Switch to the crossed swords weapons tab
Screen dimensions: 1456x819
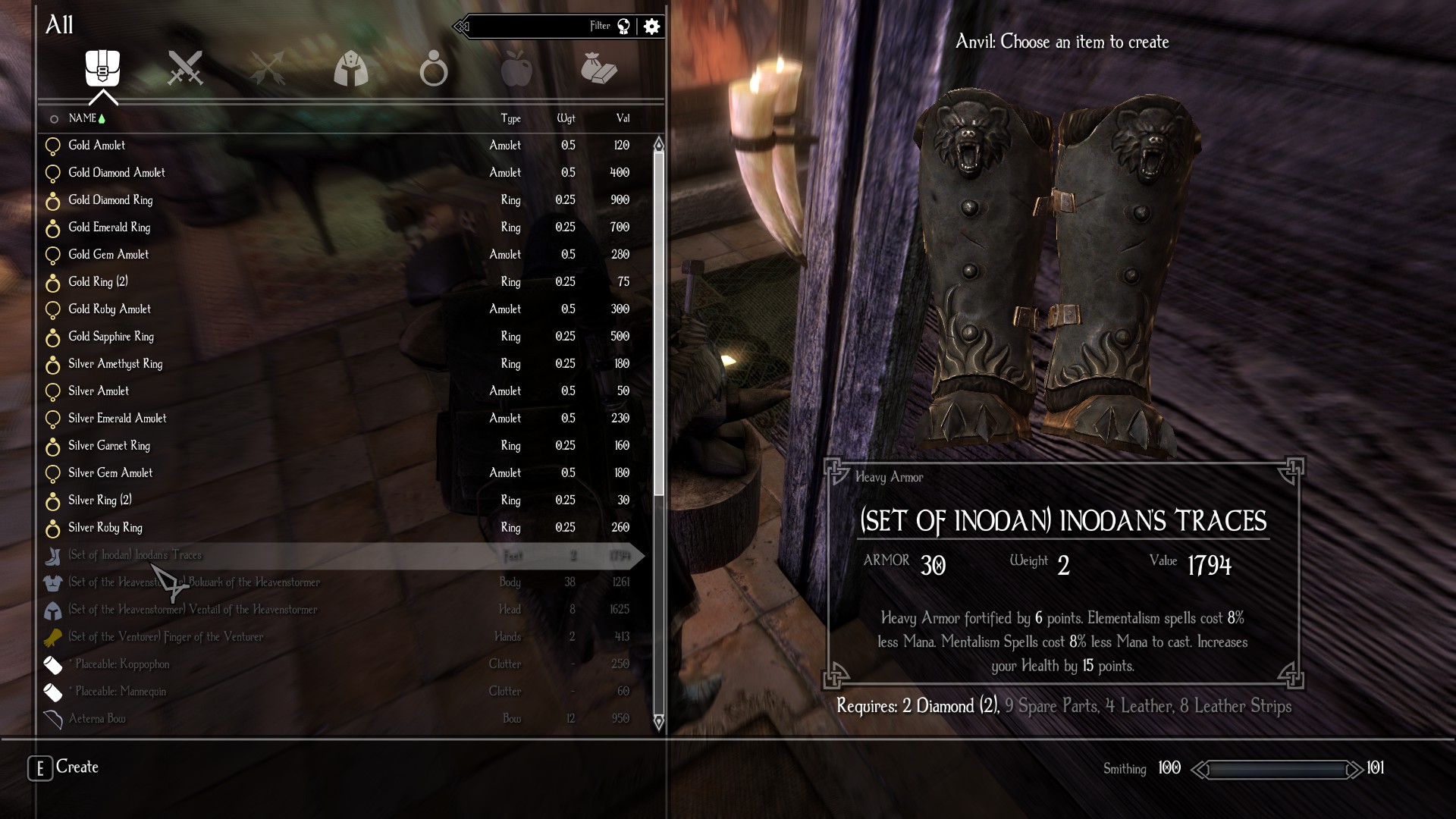185,68
